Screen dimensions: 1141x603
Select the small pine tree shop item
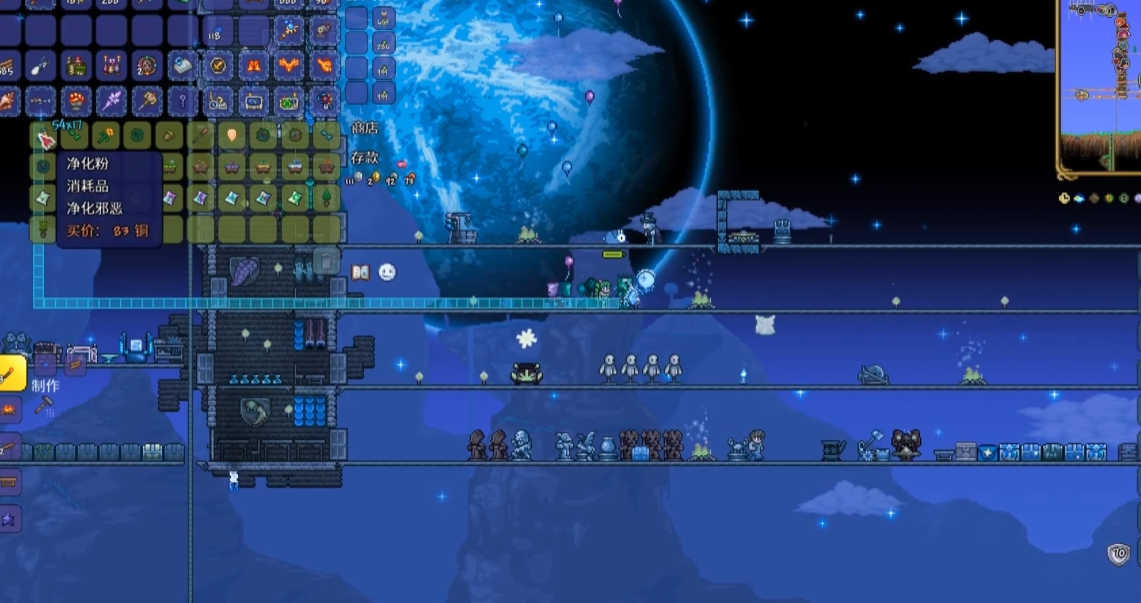(325, 198)
